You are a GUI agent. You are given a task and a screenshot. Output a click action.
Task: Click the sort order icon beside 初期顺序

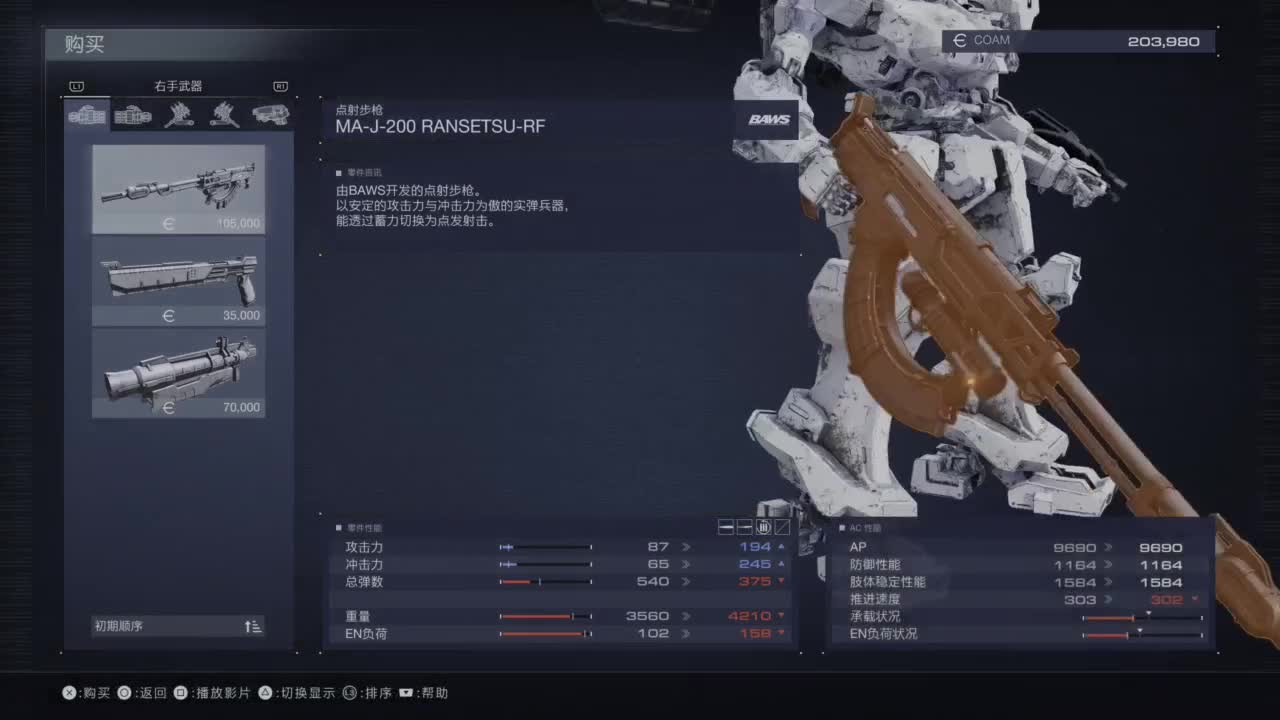click(x=253, y=625)
